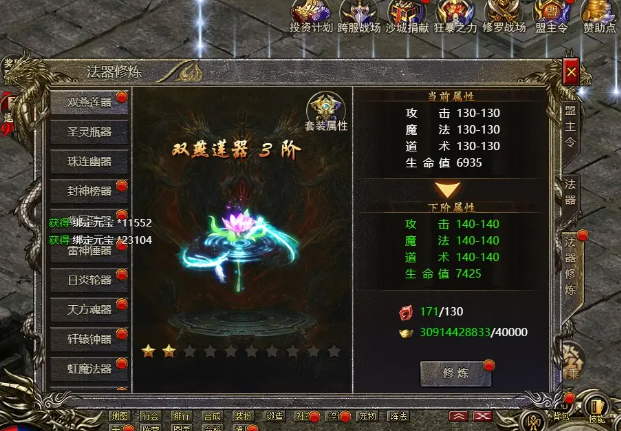Switch to the 法器 side tab
621x431 pixels.
570,192
